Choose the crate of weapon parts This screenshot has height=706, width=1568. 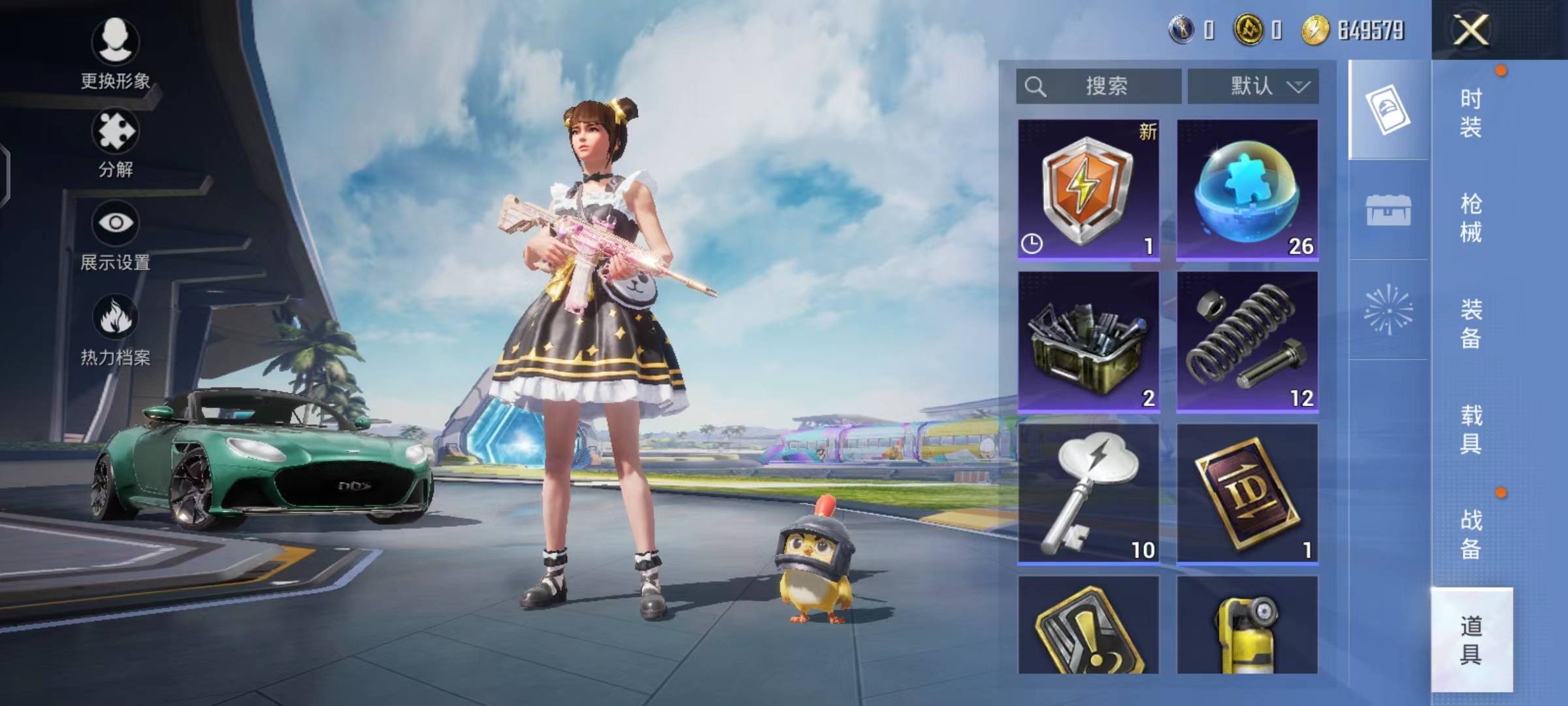1088,342
